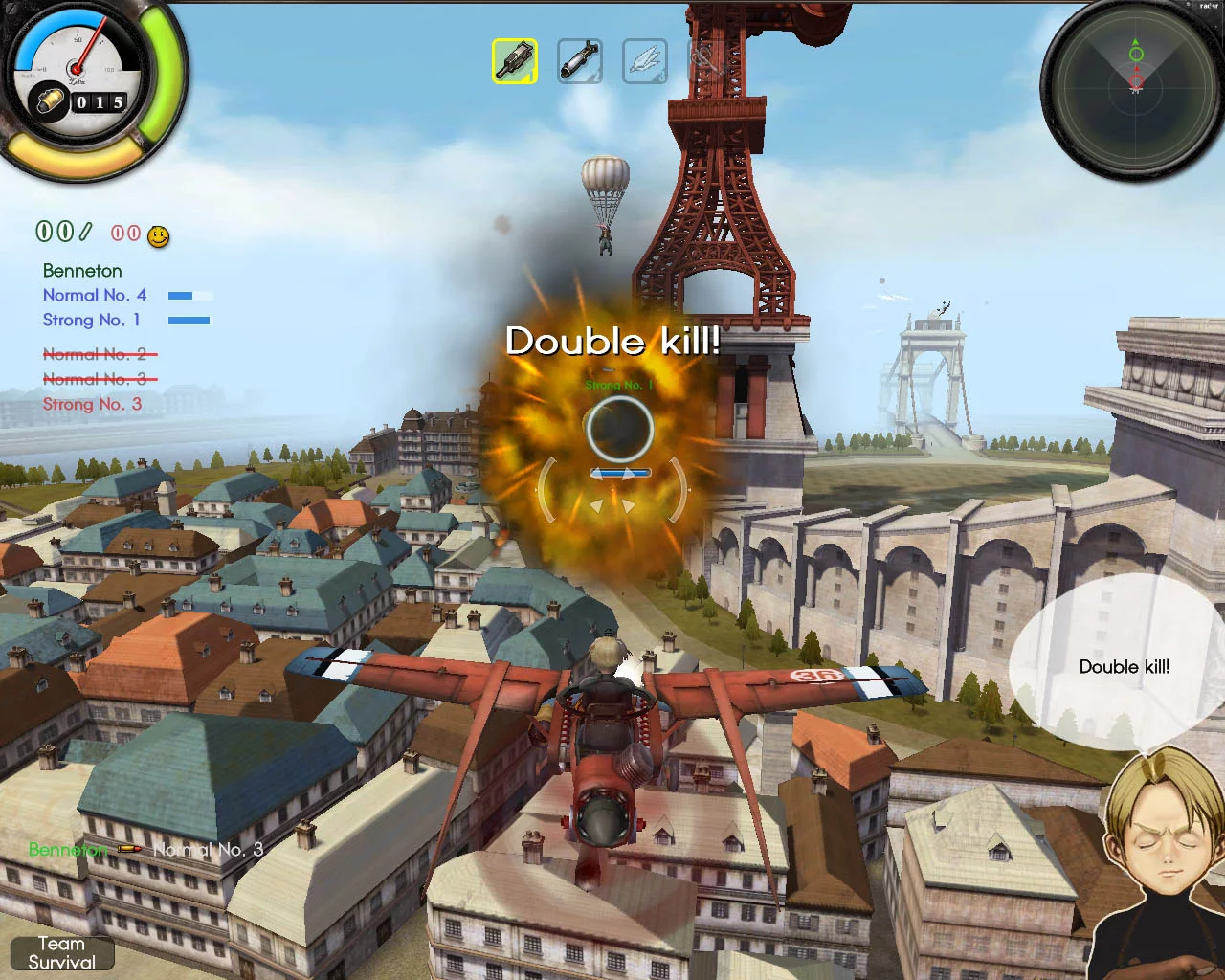The height and width of the screenshot is (980, 1225).
Task: Click the Team Survival mode label
Action: click(60, 953)
